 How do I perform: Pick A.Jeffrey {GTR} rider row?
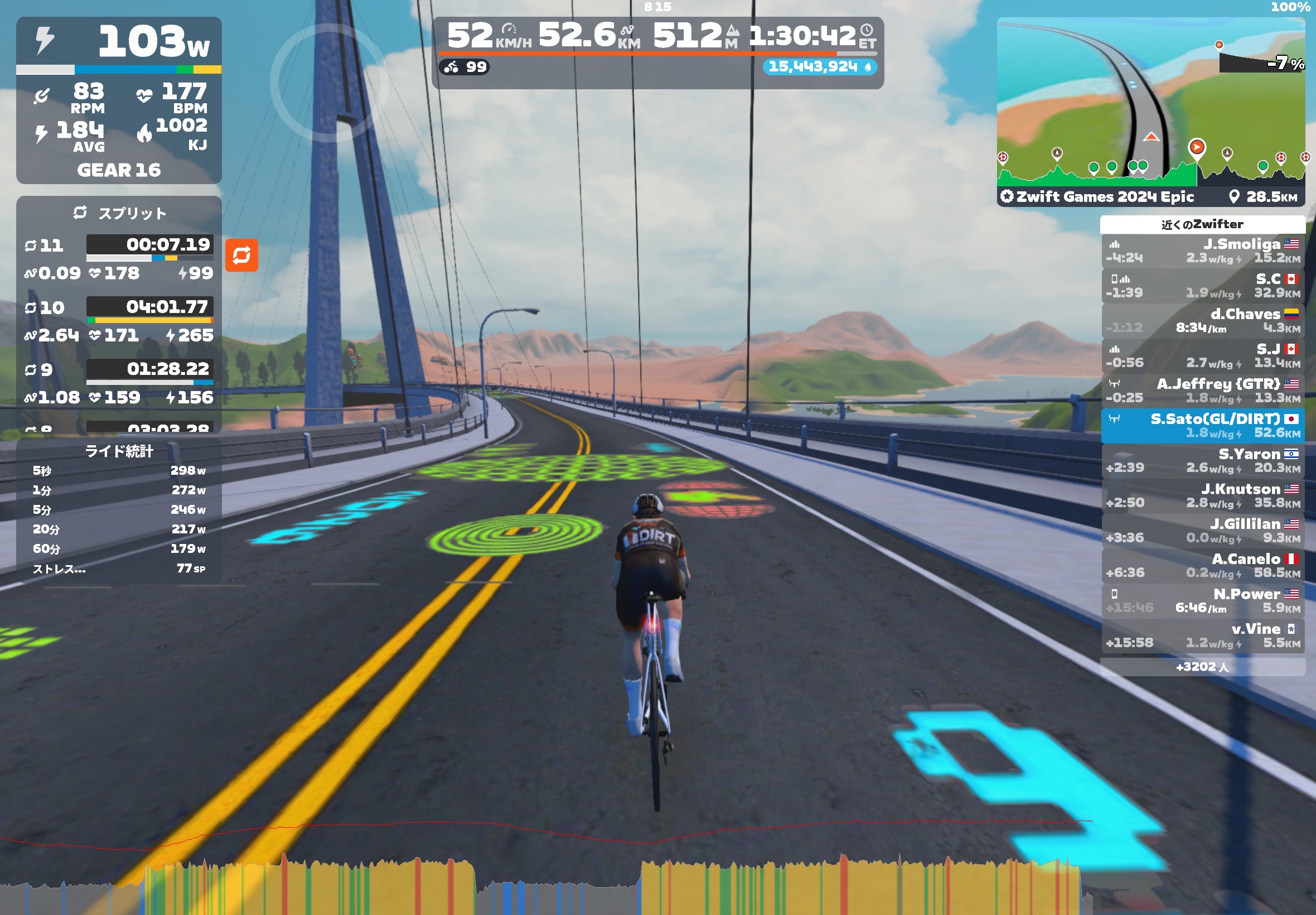click(1203, 391)
